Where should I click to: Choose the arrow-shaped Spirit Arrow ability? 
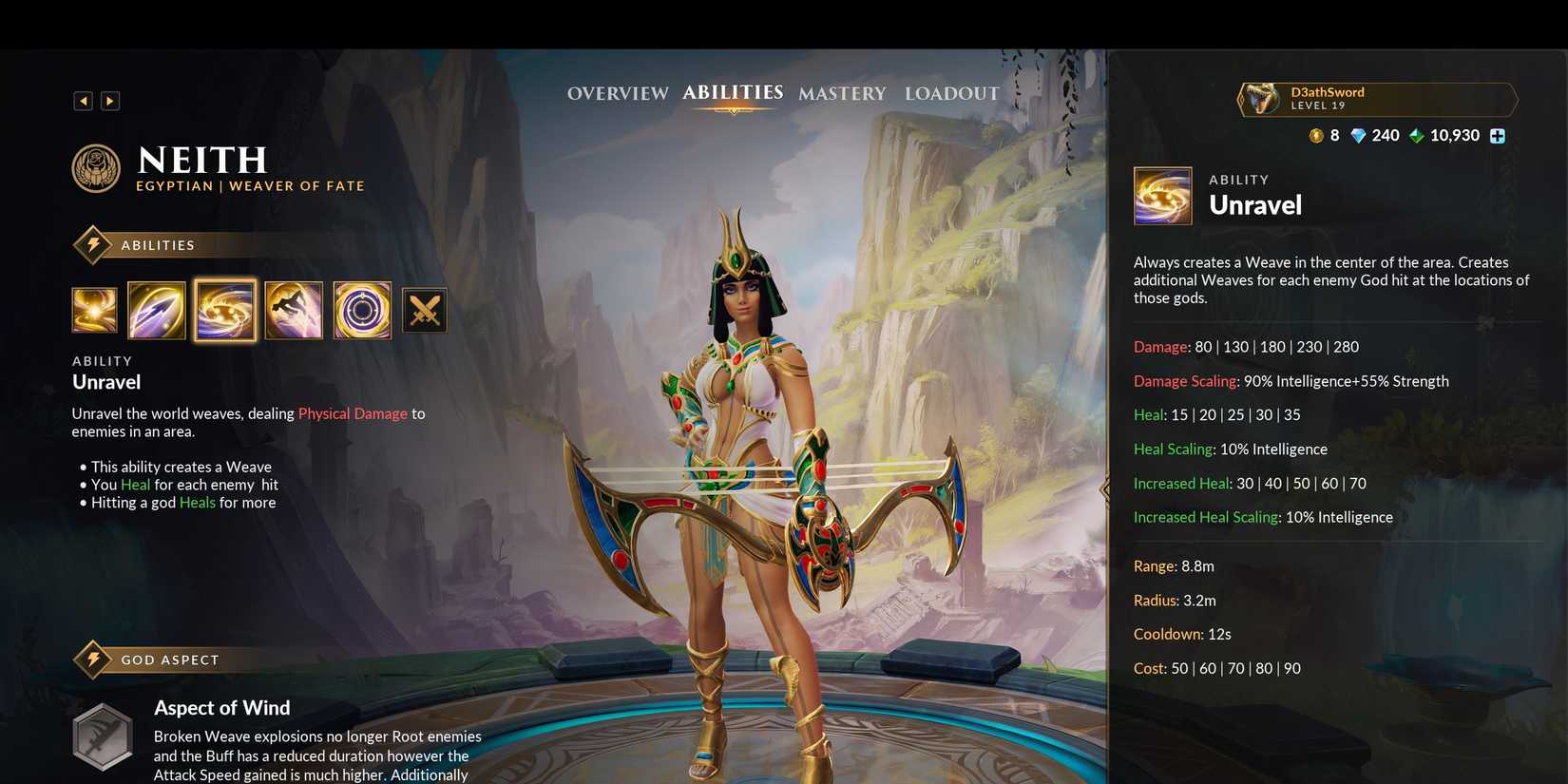(x=157, y=310)
